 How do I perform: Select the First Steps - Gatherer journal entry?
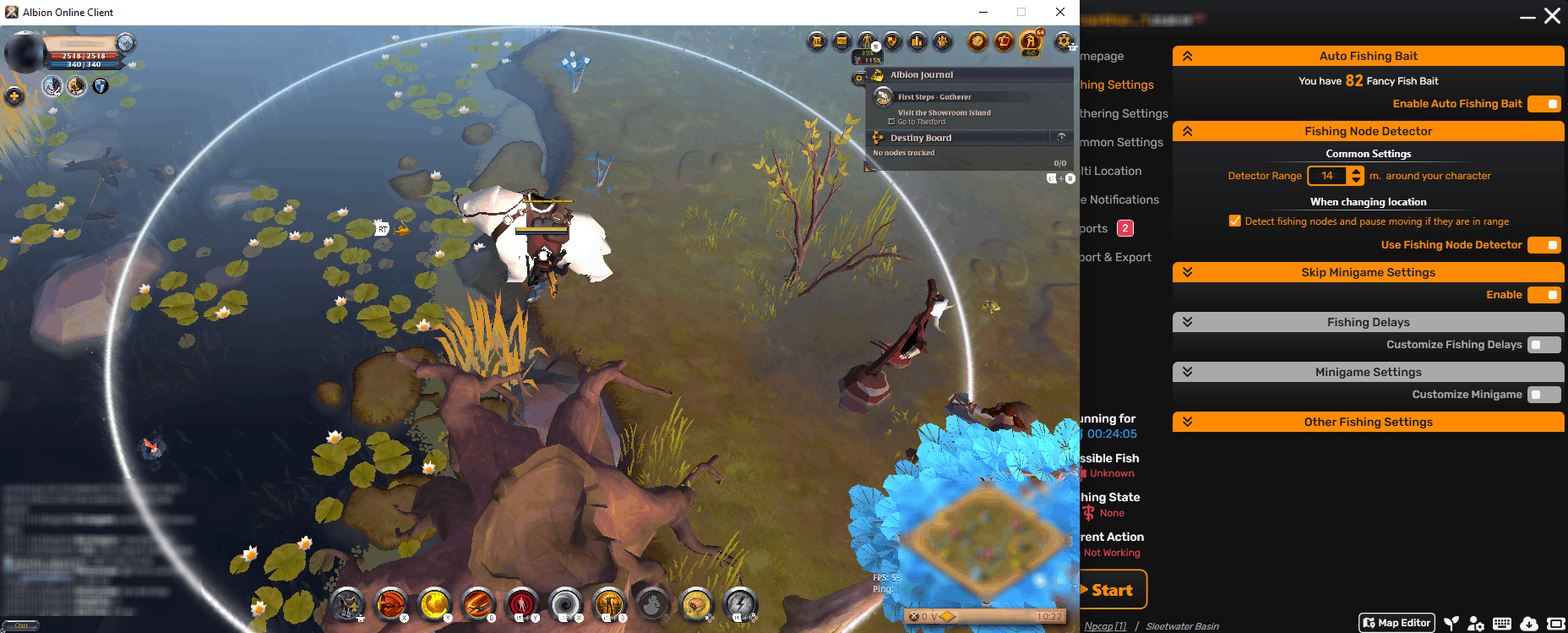tap(934, 97)
